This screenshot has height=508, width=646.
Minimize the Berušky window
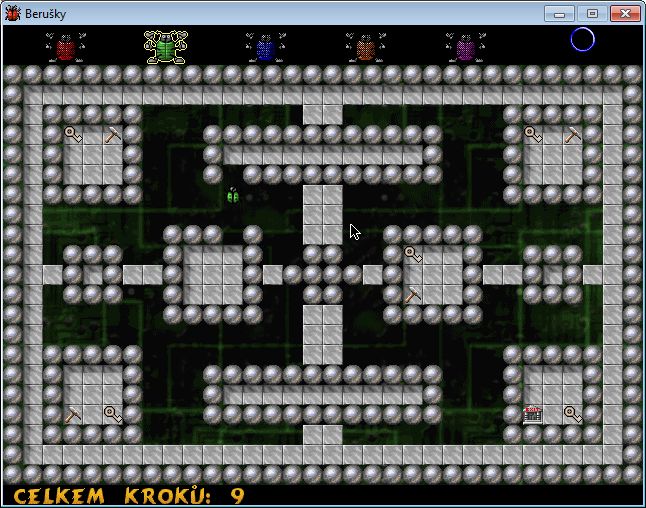click(559, 13)
